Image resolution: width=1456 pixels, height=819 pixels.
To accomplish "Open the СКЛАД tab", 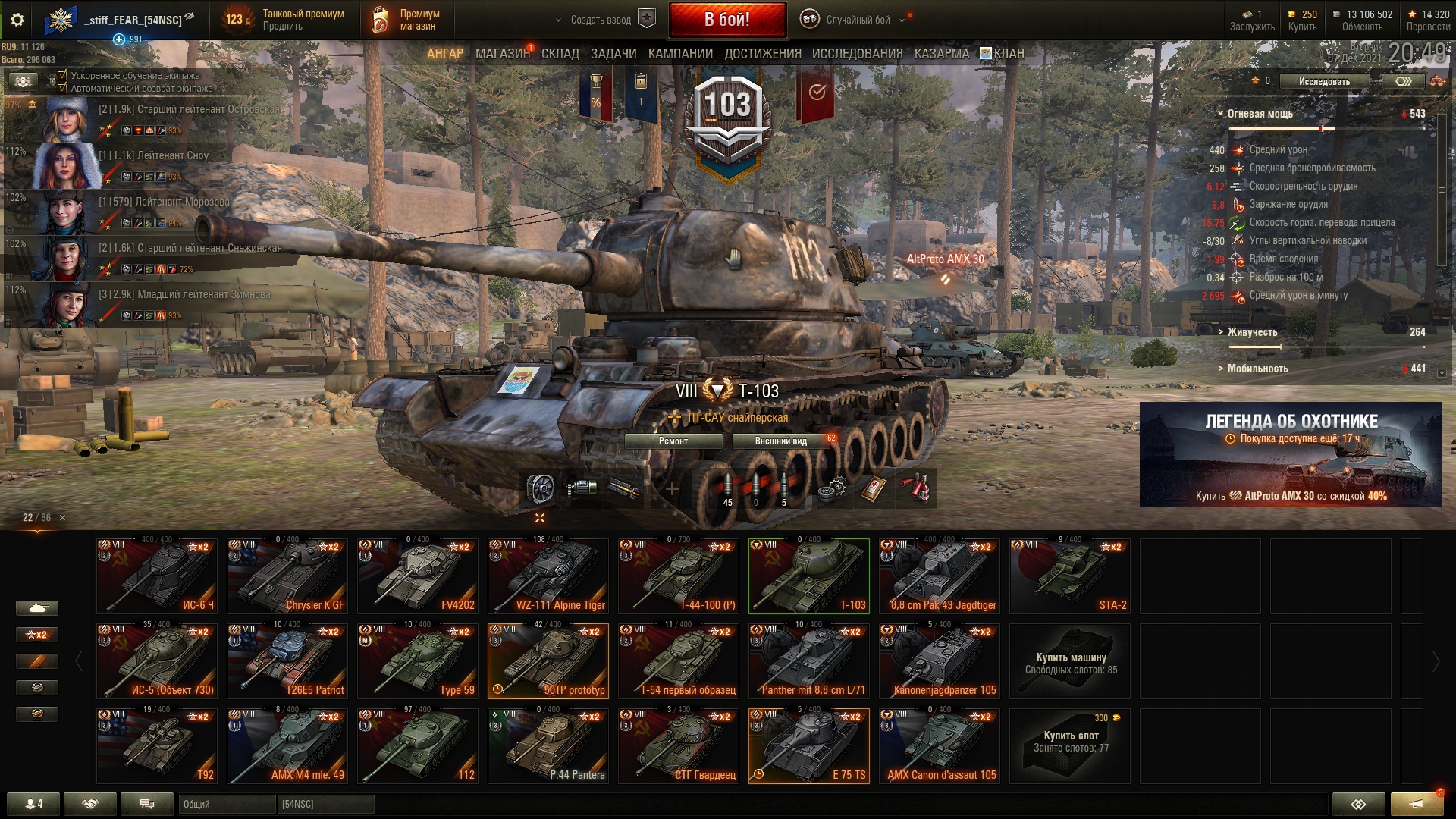I will coord(560,54).
